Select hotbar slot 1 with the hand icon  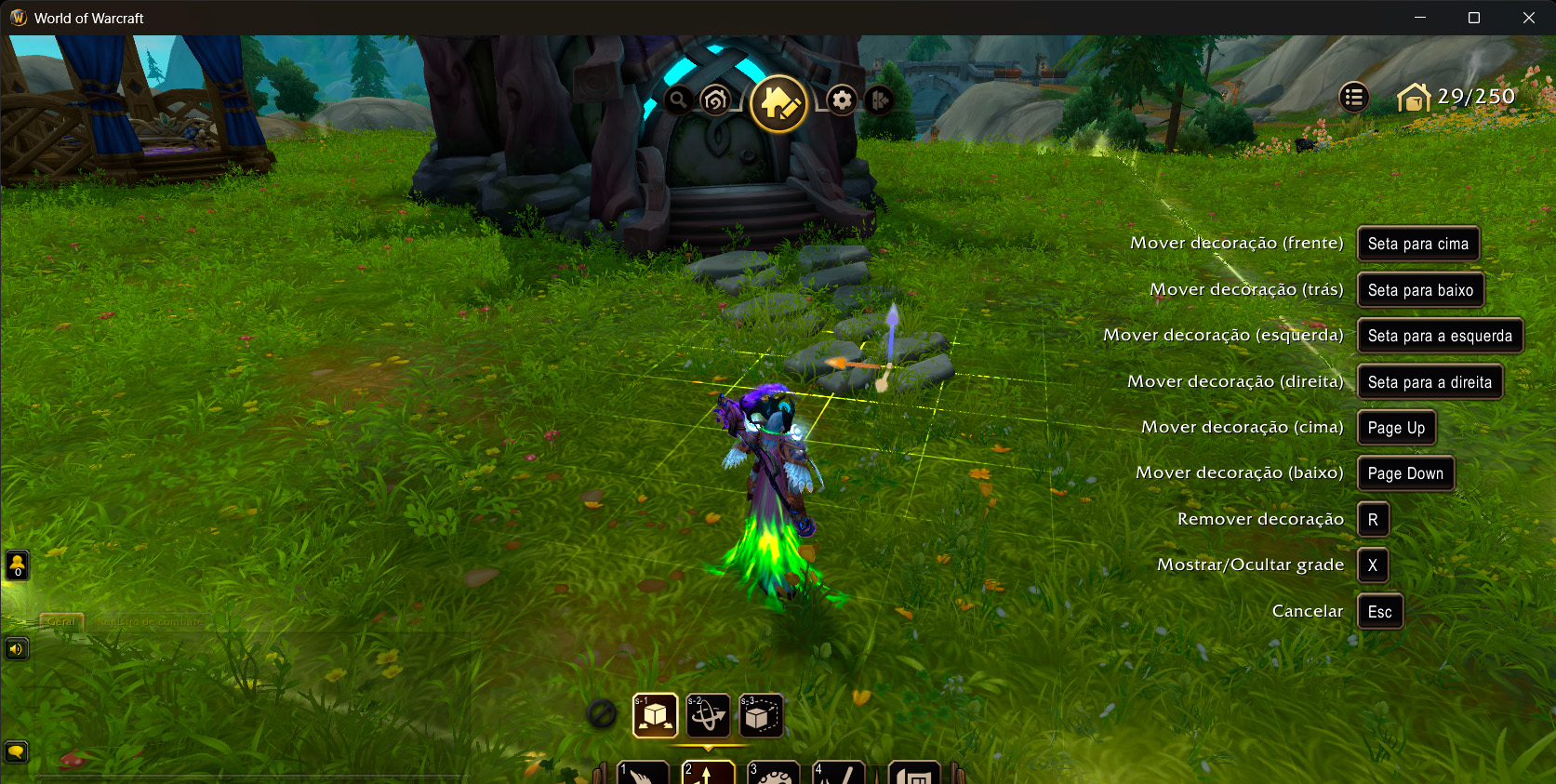point(643,773)
